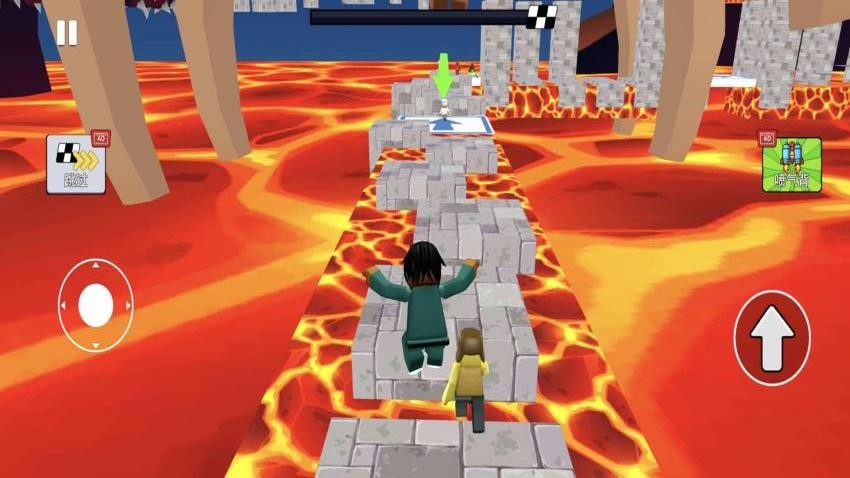Pause the game
The image size is (850, 478).
[66, 34]
